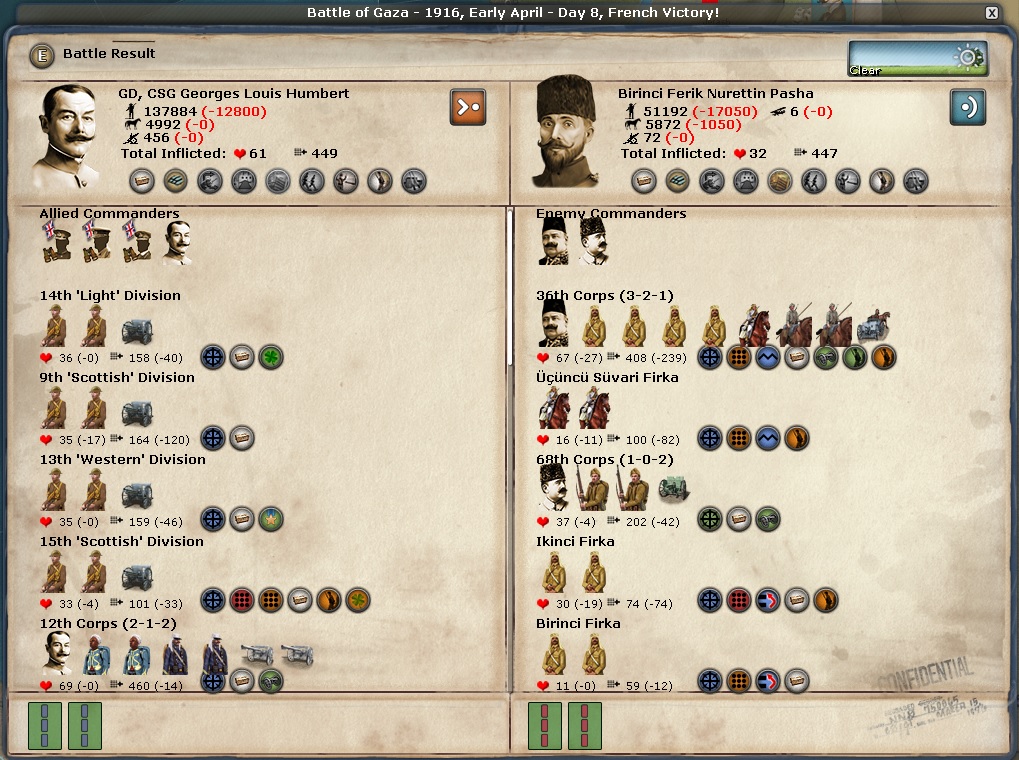Click the green clover icon on 14th Division
Screen dimensions: 1019x760
(271, 357)
